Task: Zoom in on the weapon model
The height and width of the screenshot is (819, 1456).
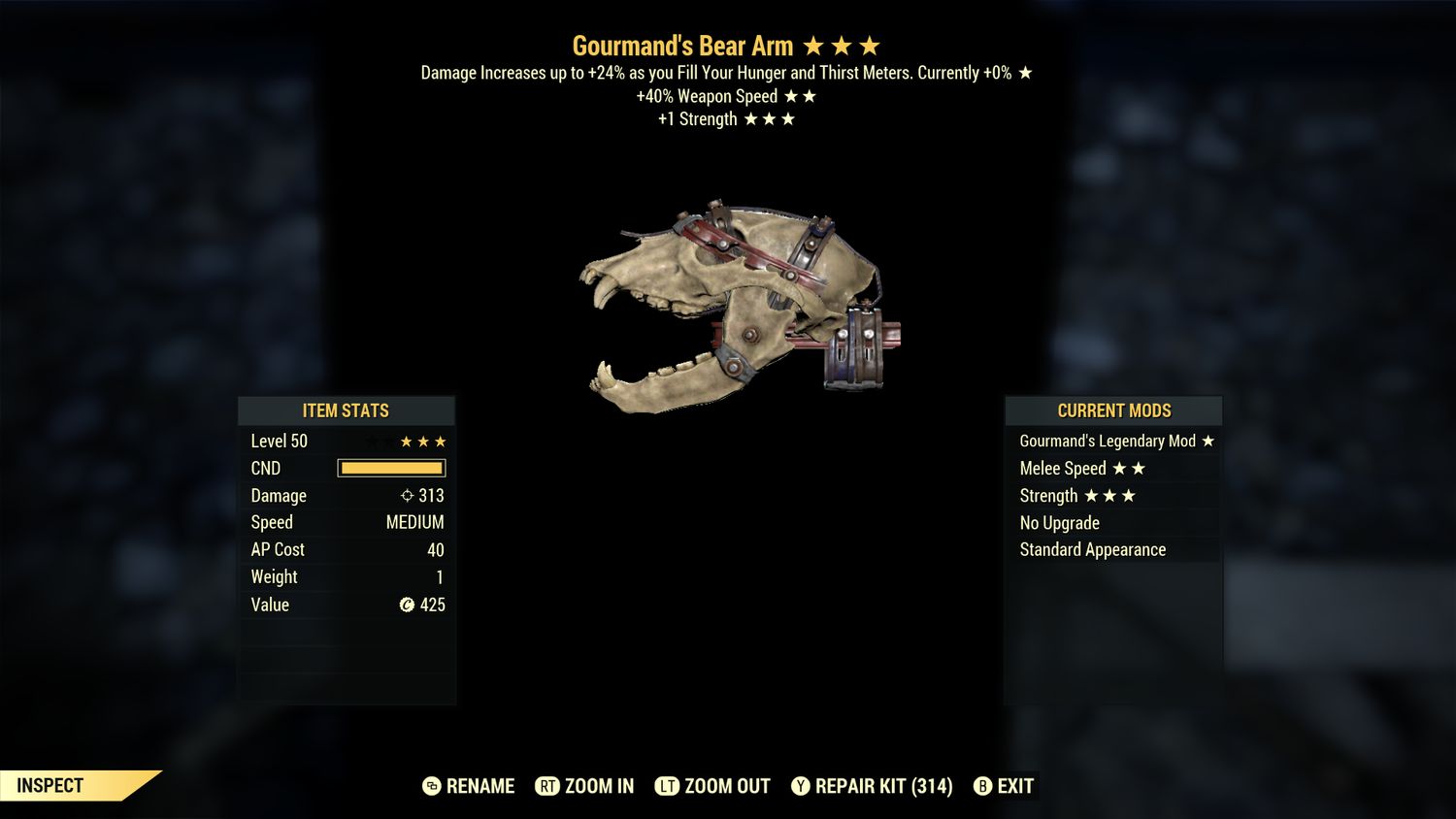Action: [x=585, y=786]
